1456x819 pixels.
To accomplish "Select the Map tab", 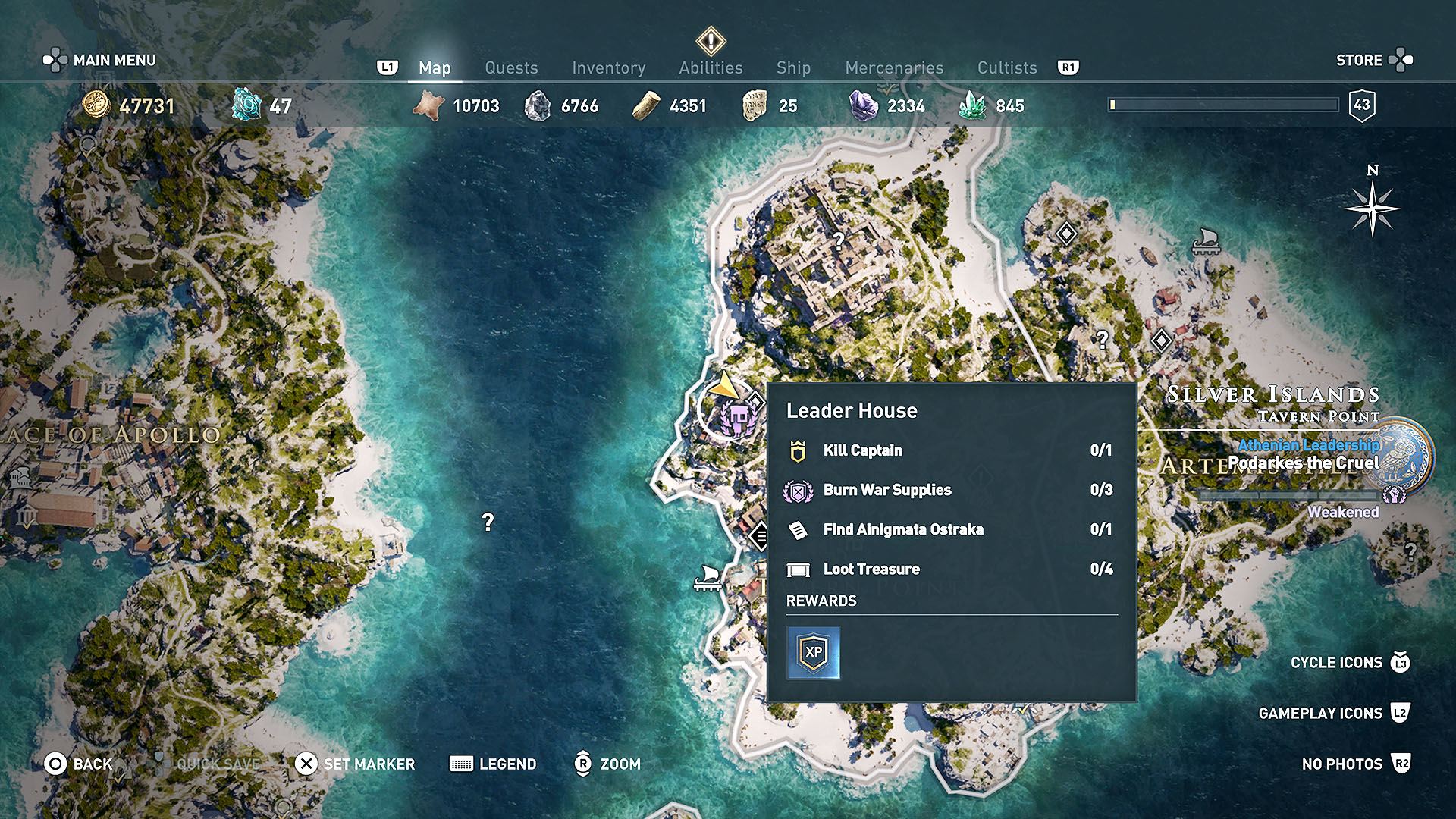I will pyautogui.click(x=435, y=68).
